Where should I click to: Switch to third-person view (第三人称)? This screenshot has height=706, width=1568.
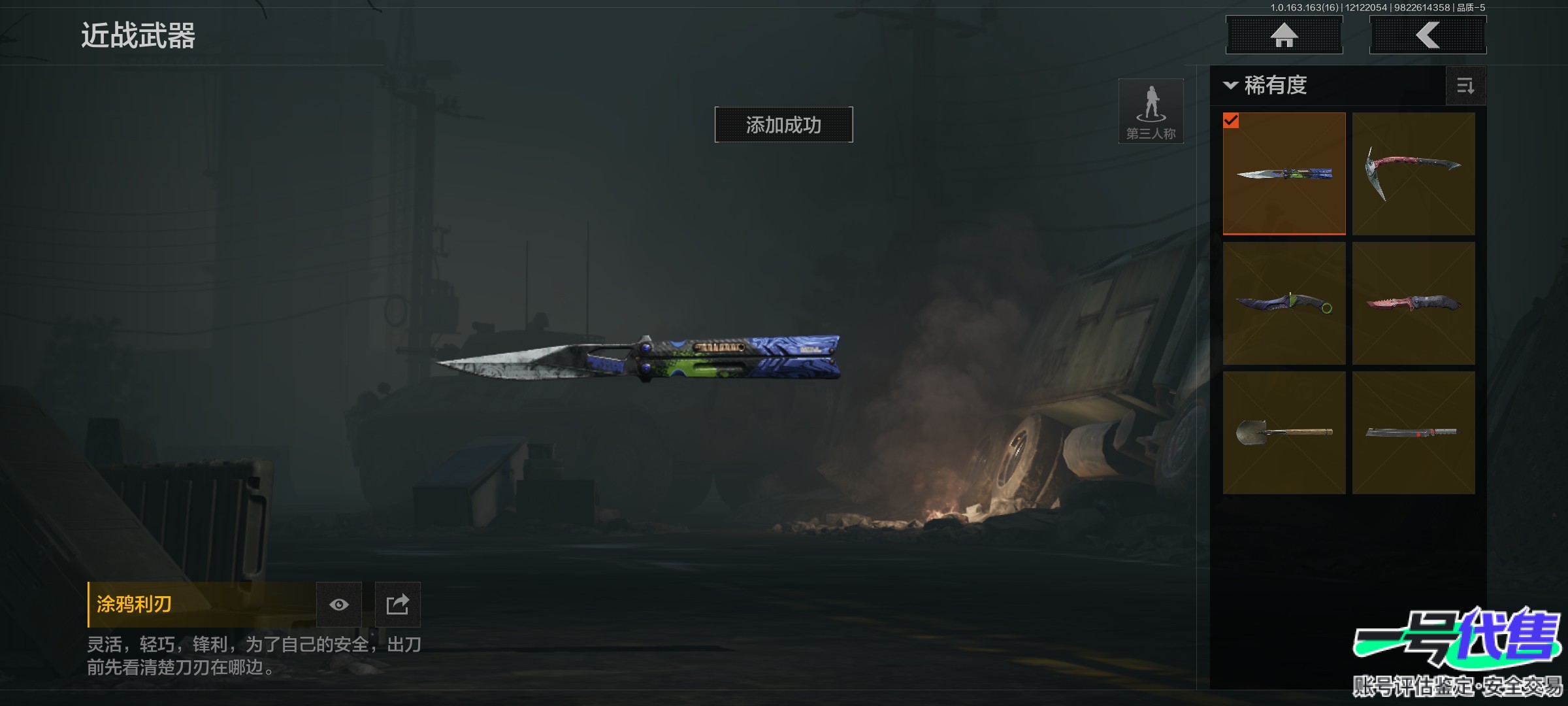point(1151,111)
